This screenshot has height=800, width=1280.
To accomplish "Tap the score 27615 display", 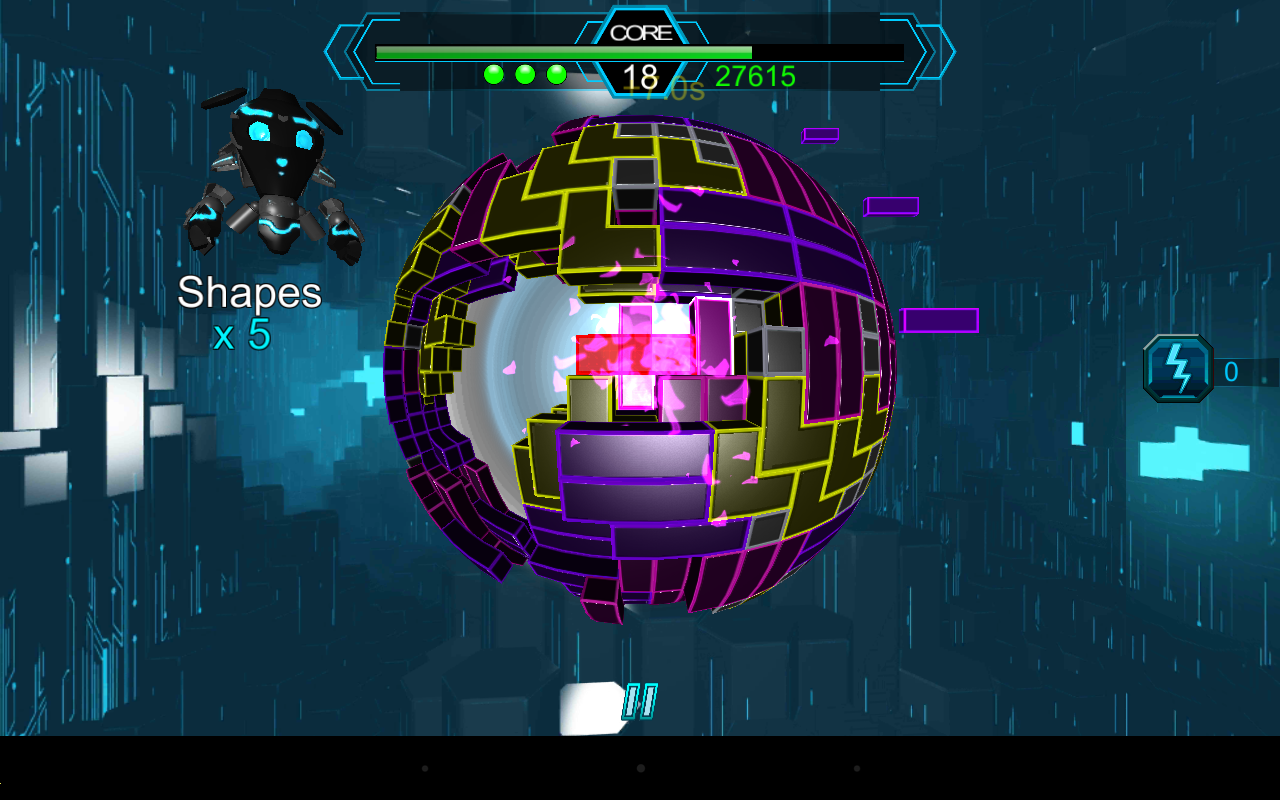I will [757, 76].
